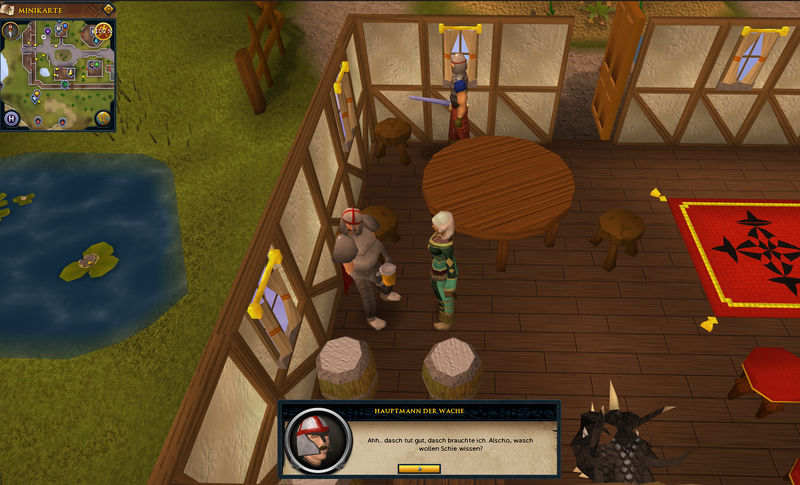Open the Minikarte options button
The image size is (800, 485).
(x=107, y=10)
